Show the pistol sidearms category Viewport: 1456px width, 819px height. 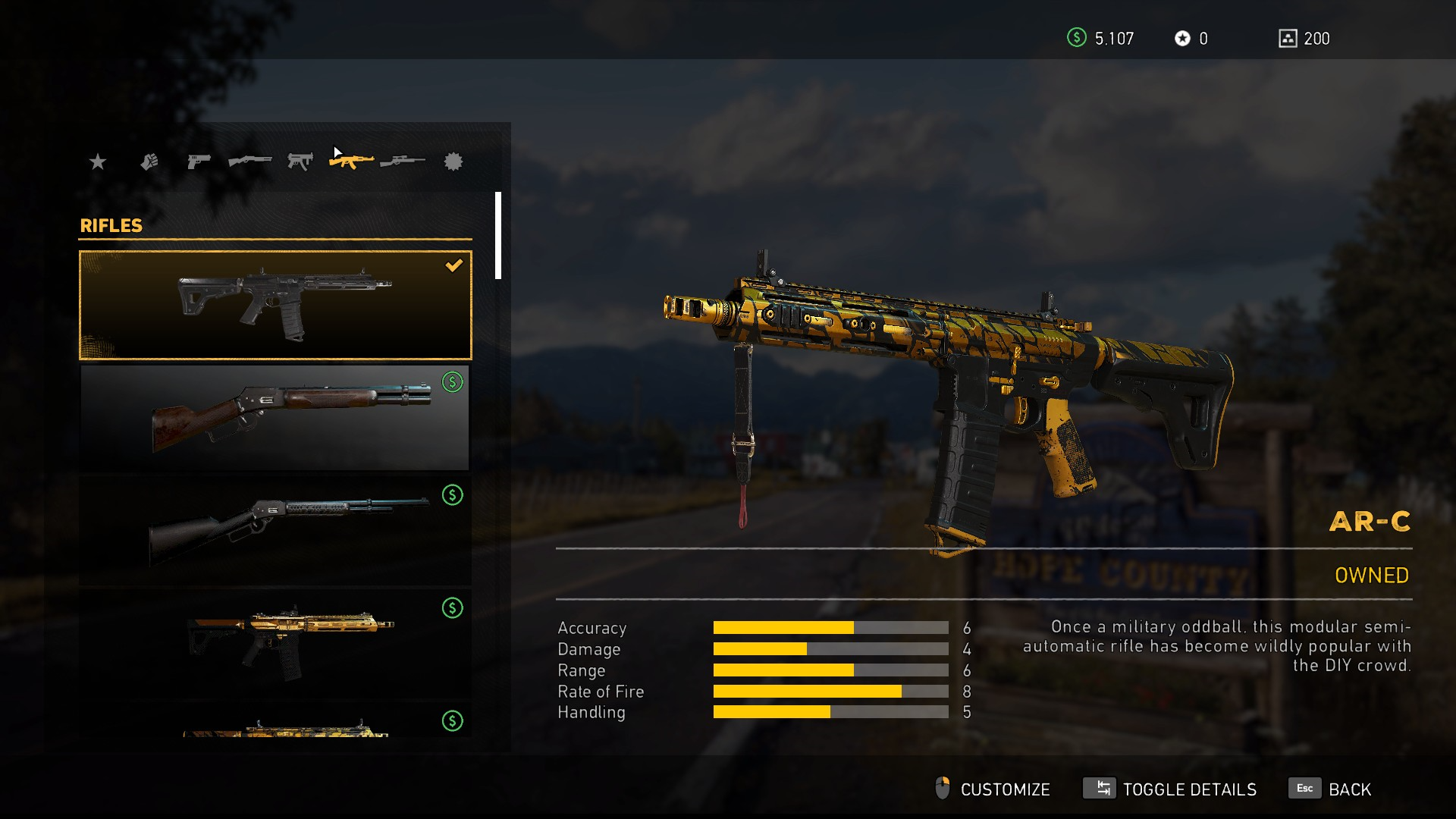199,162
